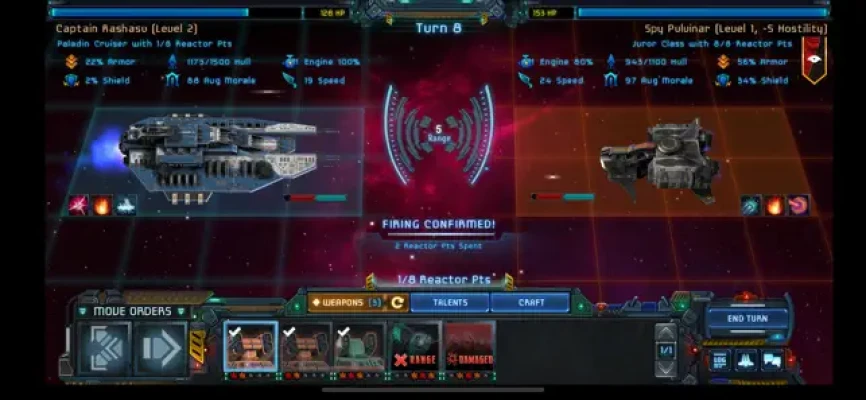Switch to the Craft tab
866x400 pixels.
pos(531,302)
